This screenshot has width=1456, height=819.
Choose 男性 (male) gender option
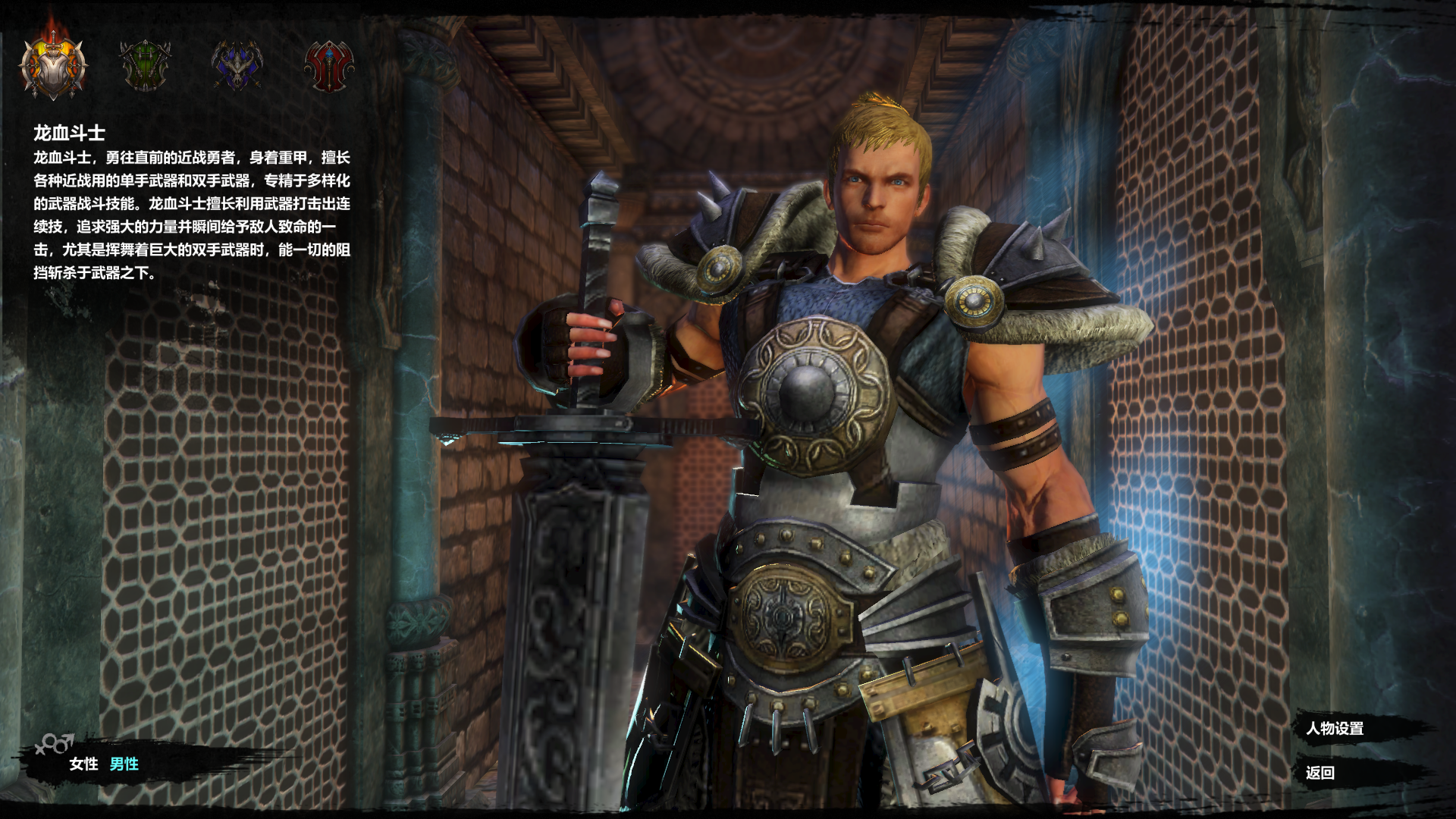124,764
